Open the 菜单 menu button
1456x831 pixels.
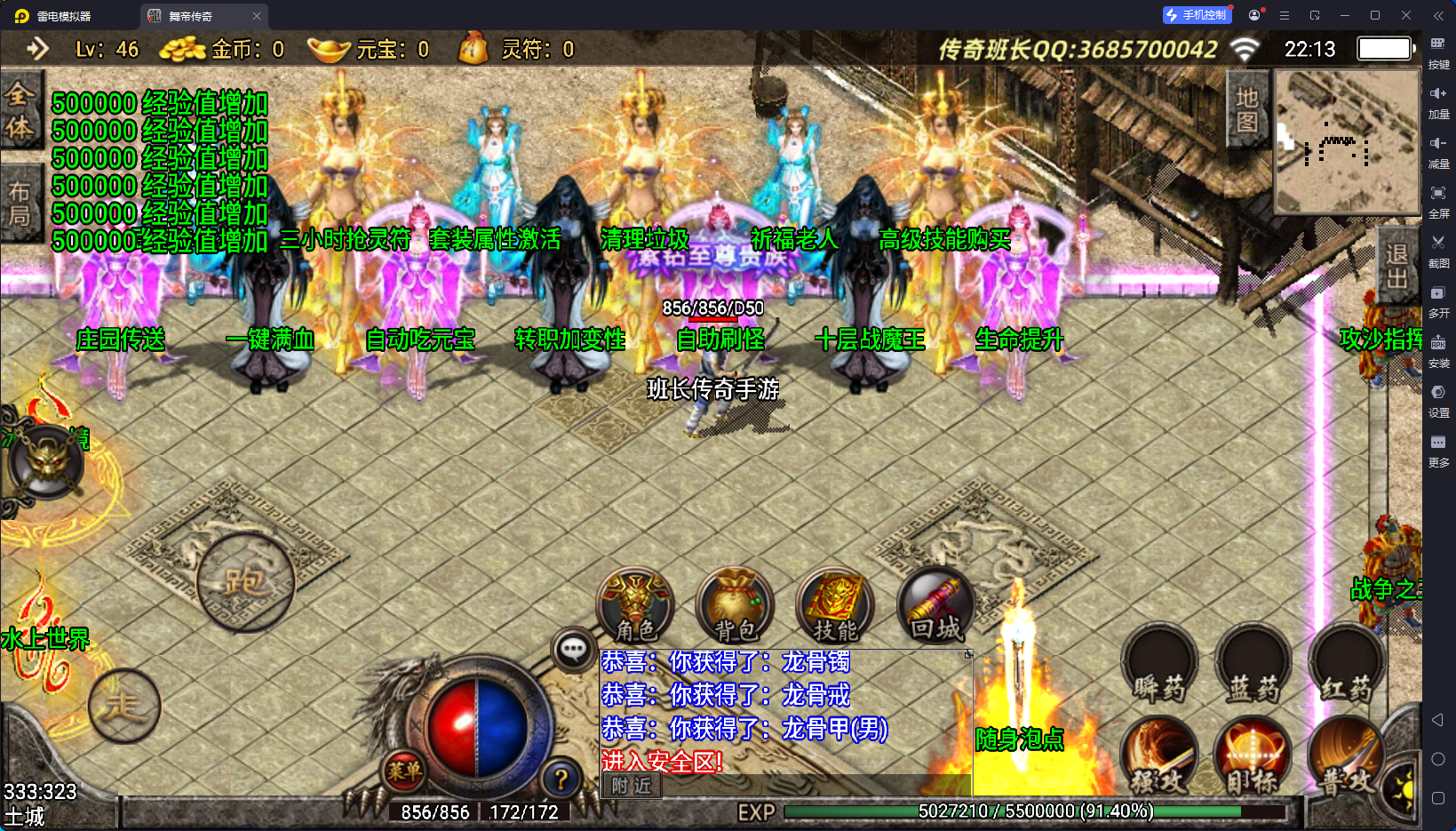(x=404, y=771)
